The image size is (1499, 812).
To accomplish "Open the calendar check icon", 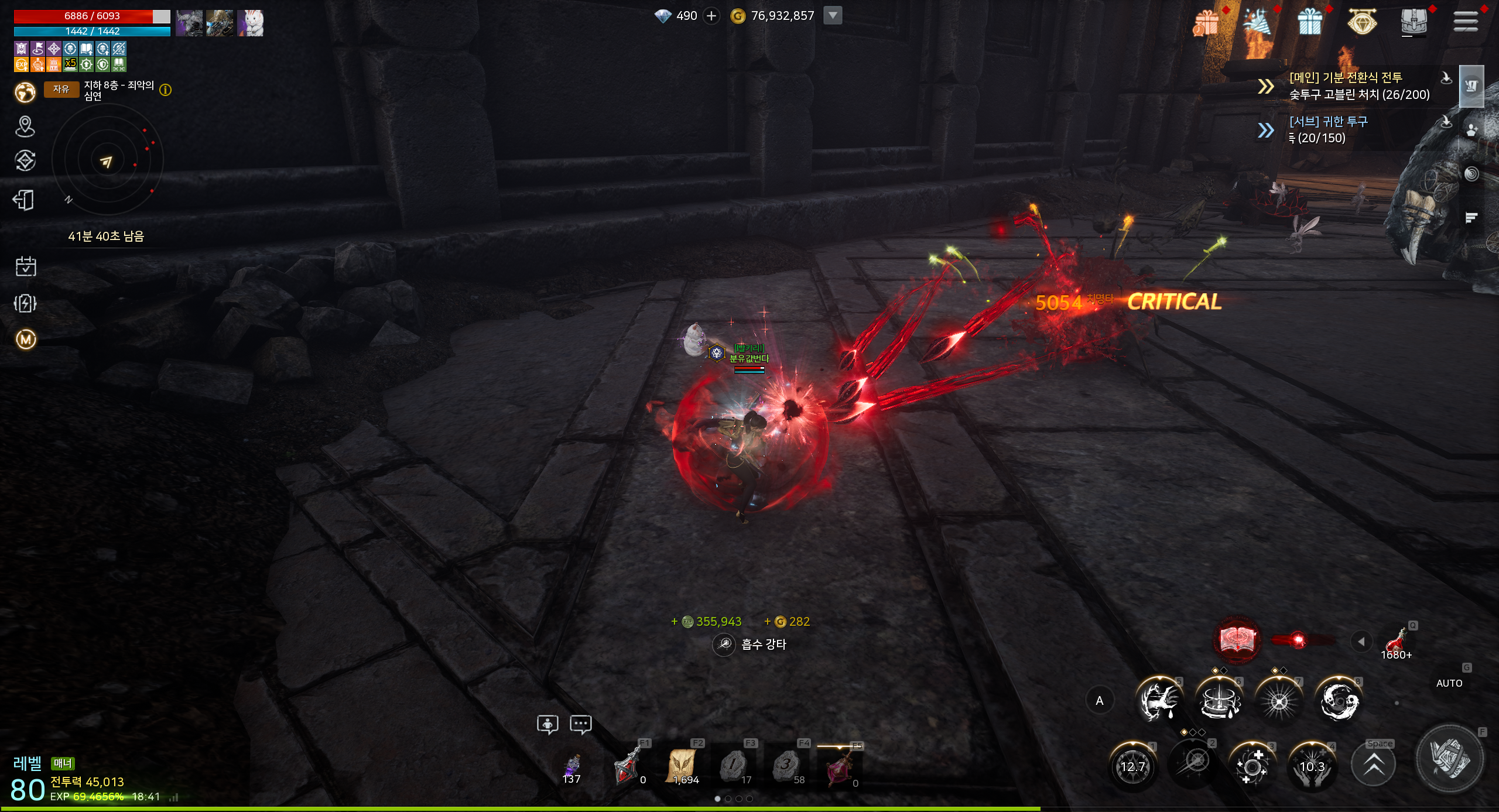I will (25, 266).
